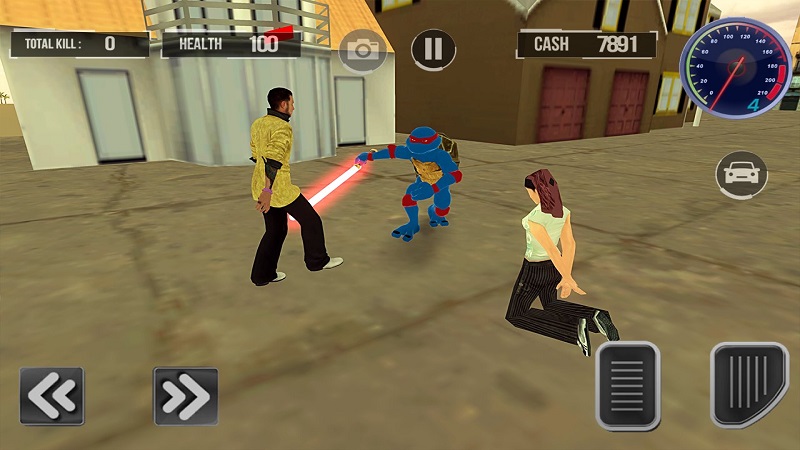Steer left with the double-left arrow button
Viewport: 800px width, 450px height.
[51, 396]
